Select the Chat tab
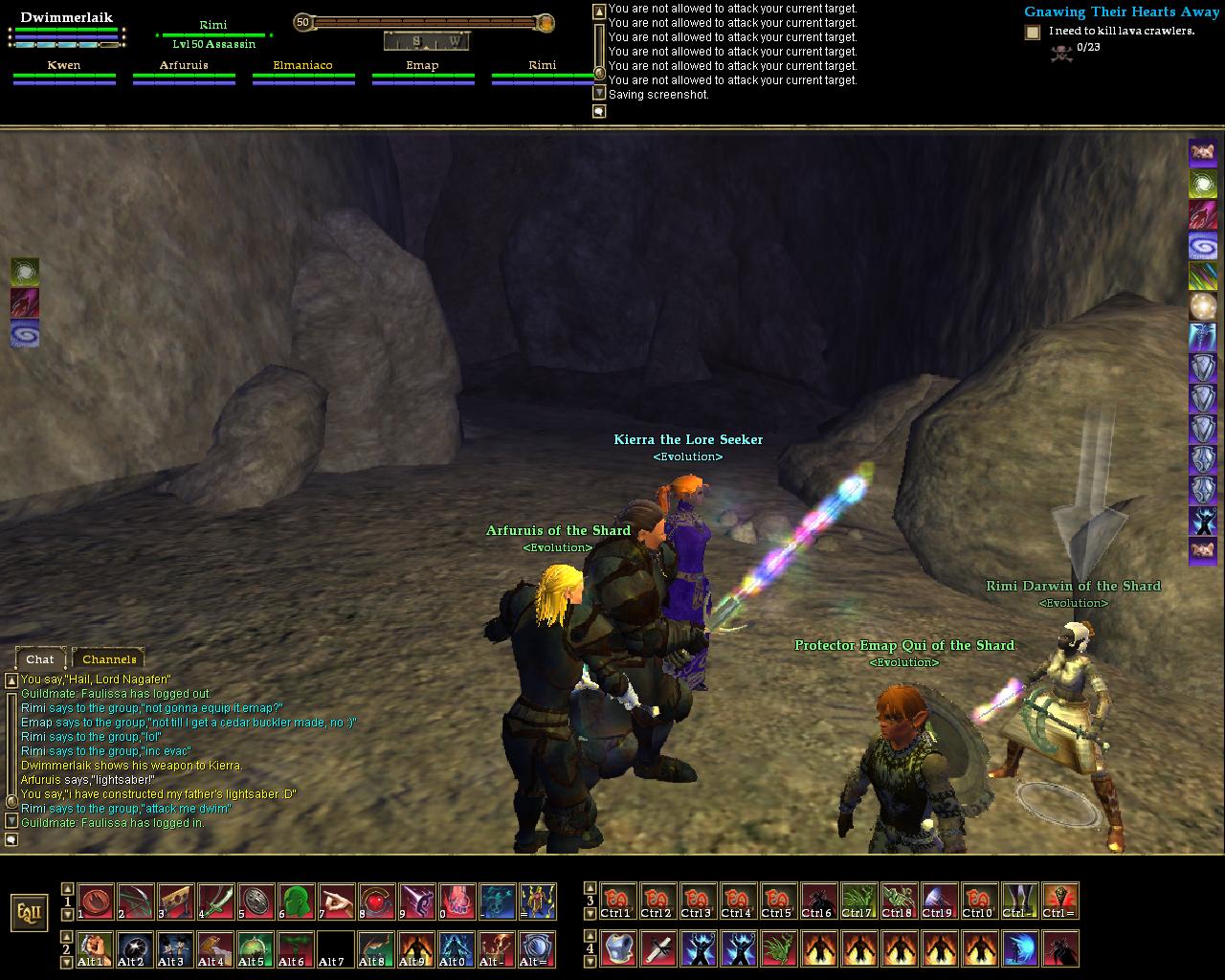 click(40, 658)
